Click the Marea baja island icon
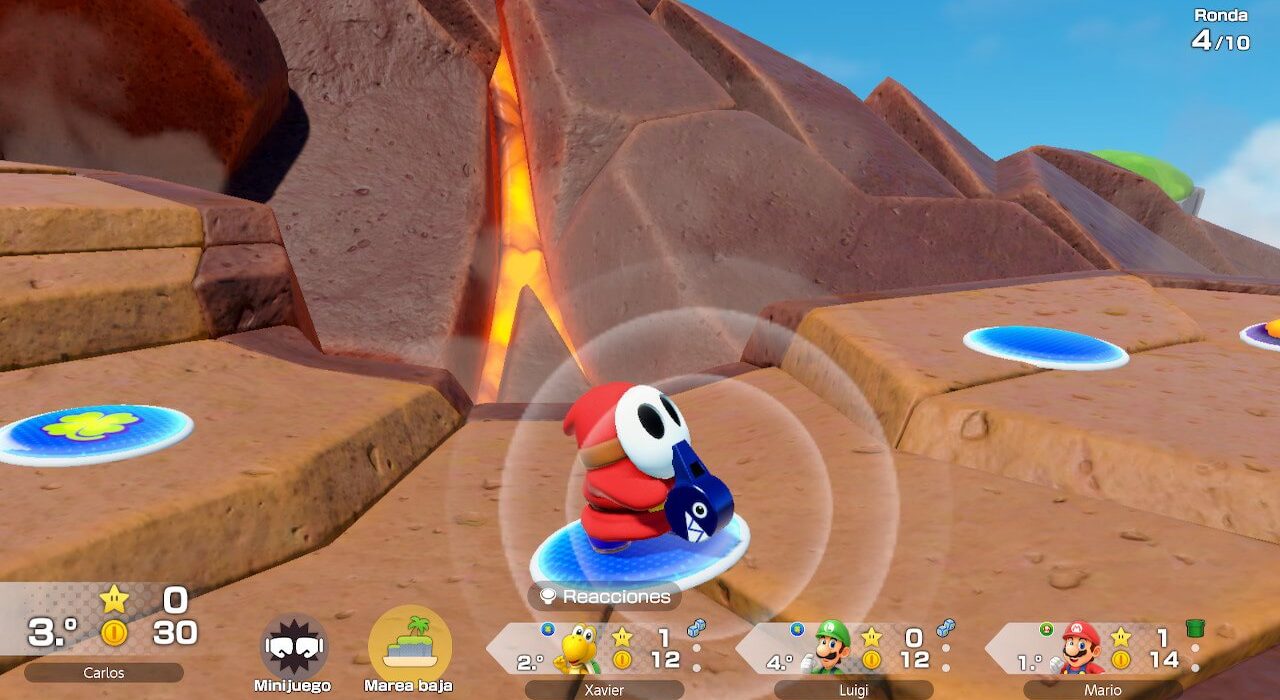Image resolution: width=1280 pixels, height=700 pixels. coord(409,642)
